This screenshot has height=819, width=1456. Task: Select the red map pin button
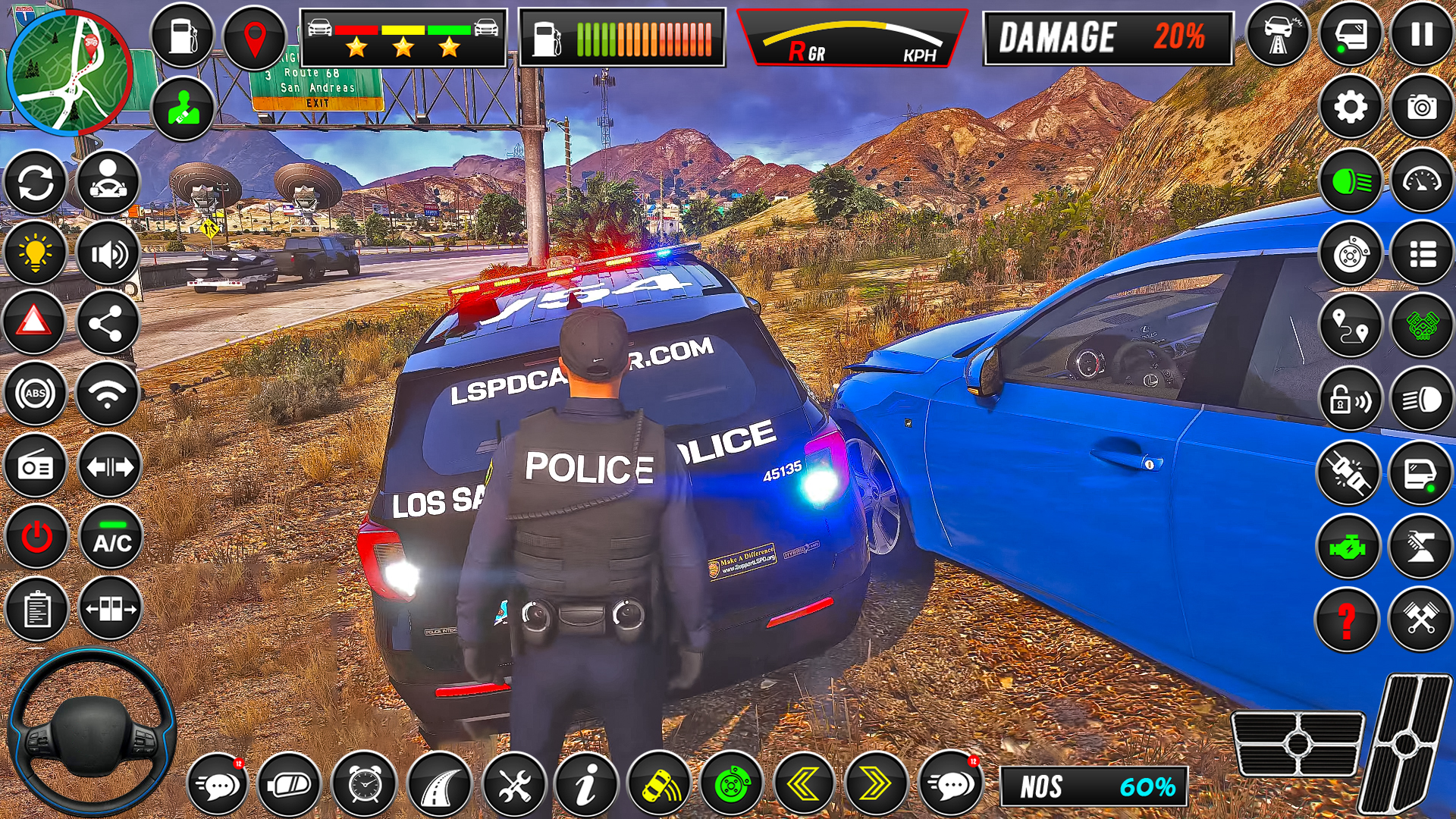pyautogui.click(x=255, y=38)
